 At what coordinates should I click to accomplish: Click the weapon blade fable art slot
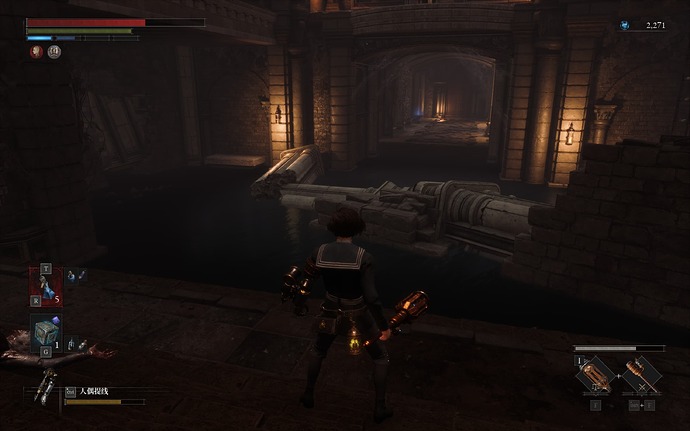(x=595, y=376)
